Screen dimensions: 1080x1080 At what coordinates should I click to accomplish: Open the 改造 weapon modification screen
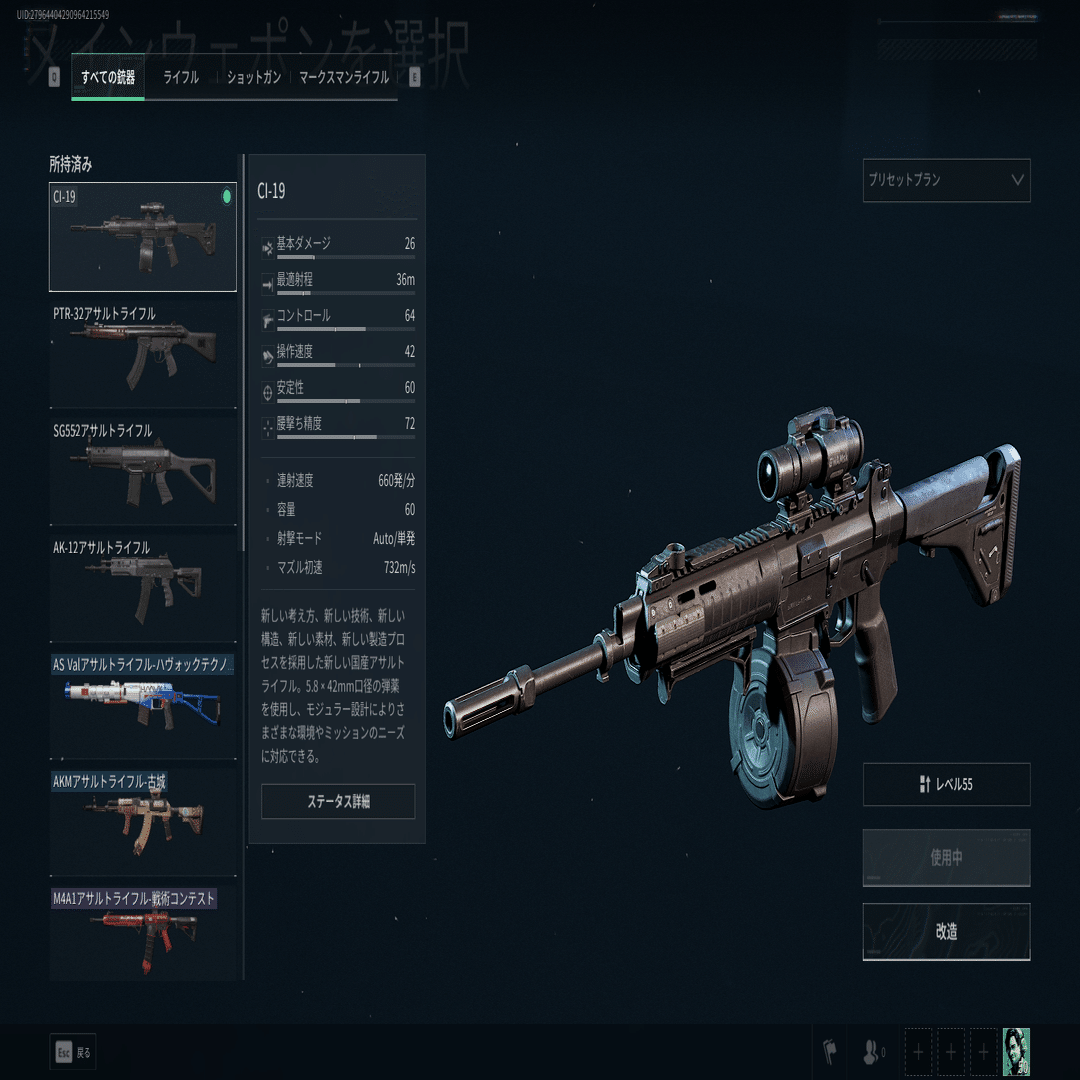(946, 932)
